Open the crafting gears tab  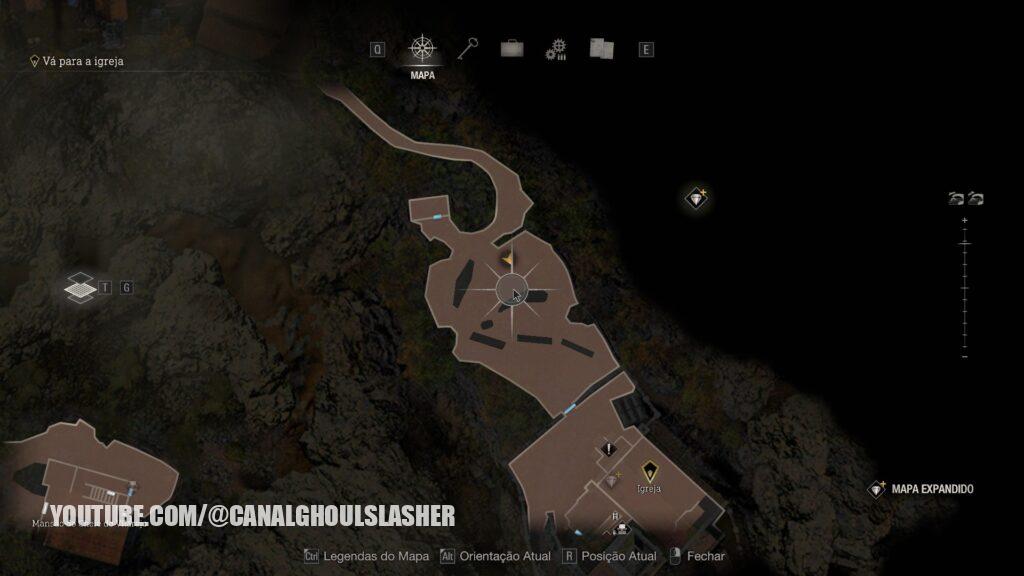click(556, 49)
